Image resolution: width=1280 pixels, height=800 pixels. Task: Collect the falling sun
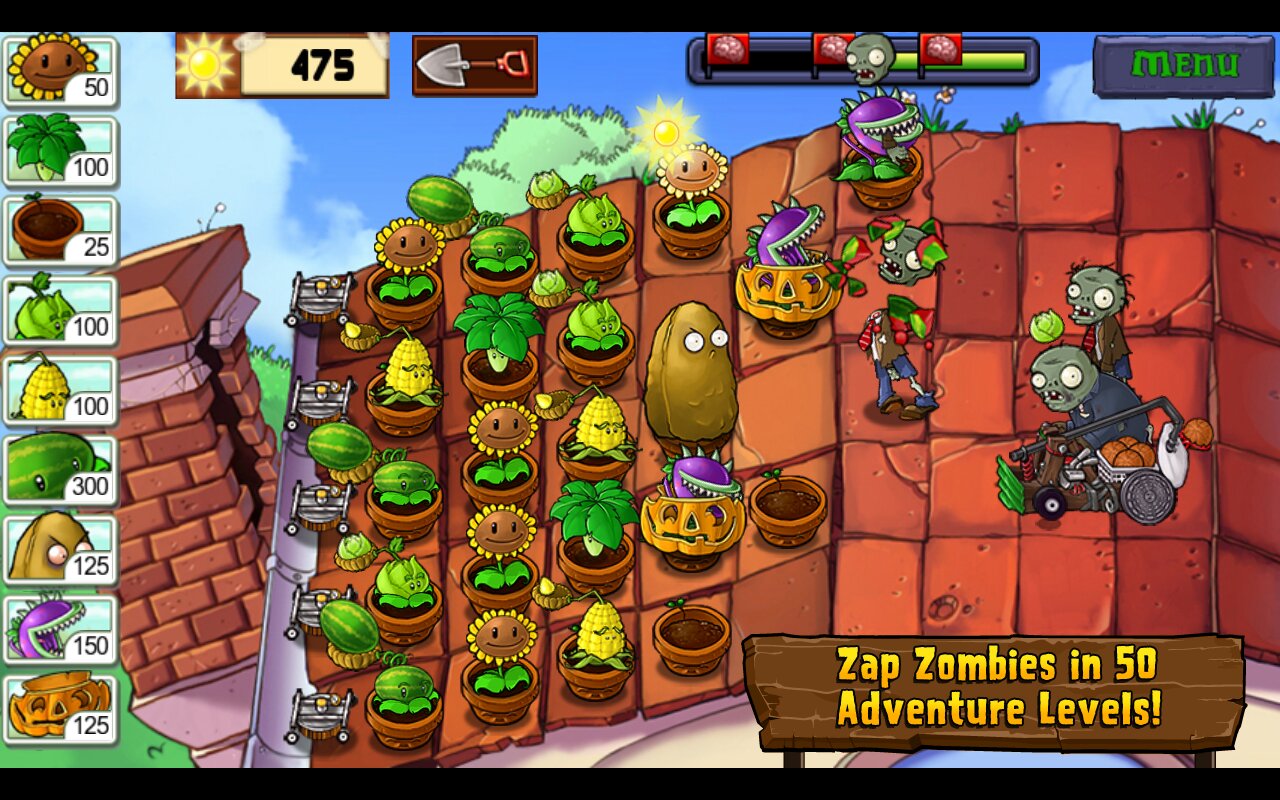pos(666,132)
